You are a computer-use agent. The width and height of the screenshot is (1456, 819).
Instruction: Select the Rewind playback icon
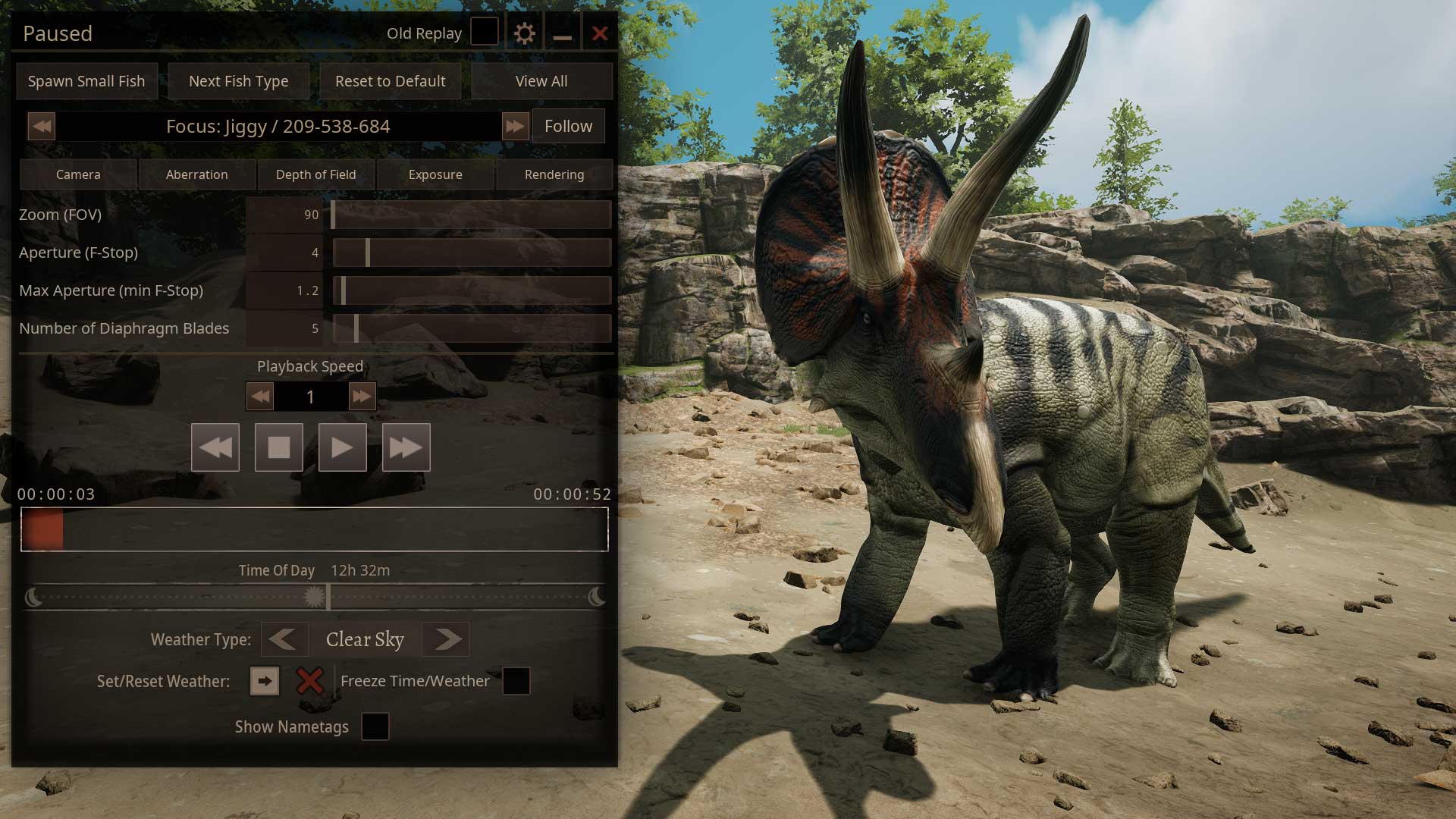(215, 447)
